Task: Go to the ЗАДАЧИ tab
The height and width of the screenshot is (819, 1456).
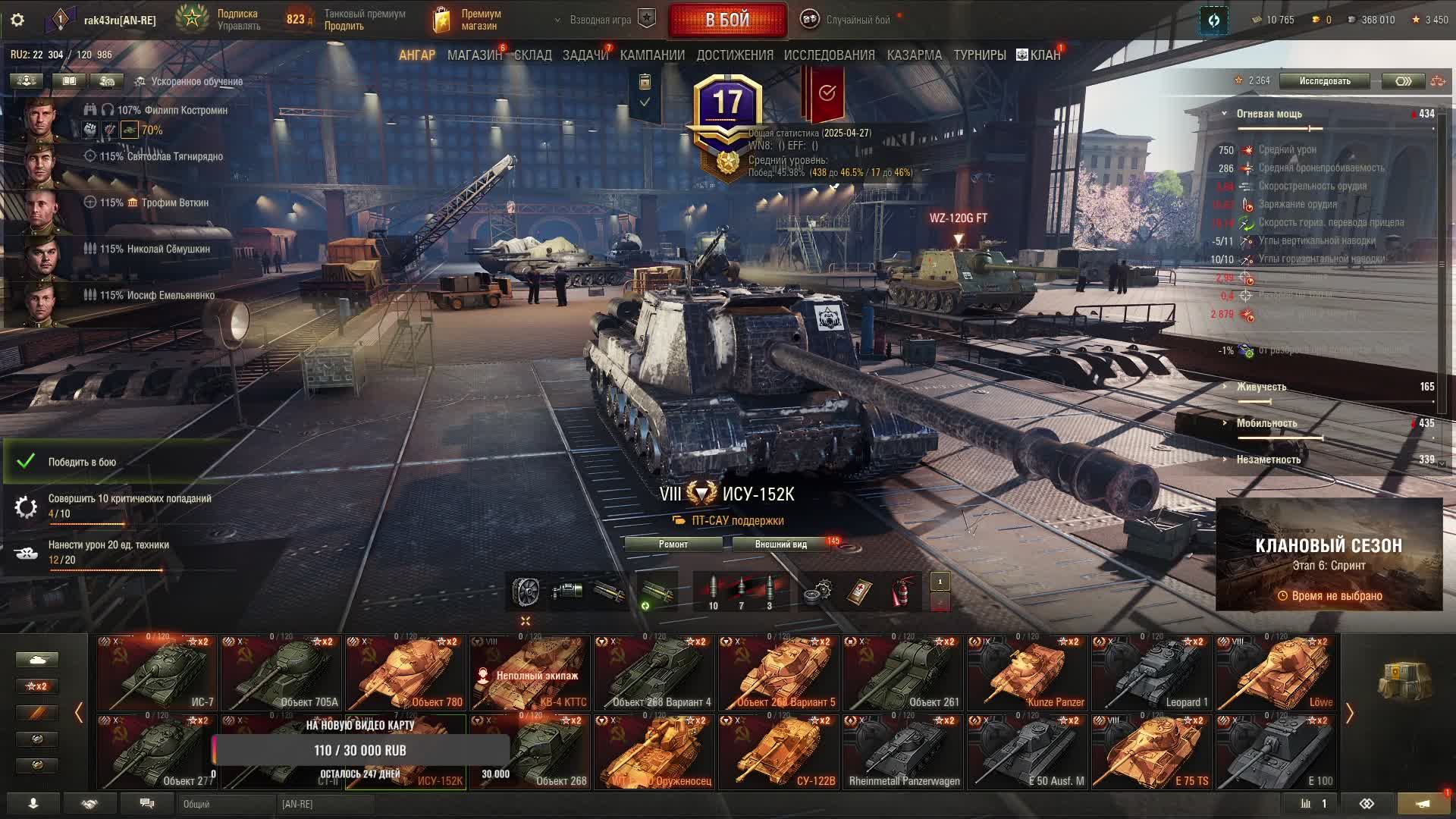Action: pyautogui.click(x=585, y=55)
